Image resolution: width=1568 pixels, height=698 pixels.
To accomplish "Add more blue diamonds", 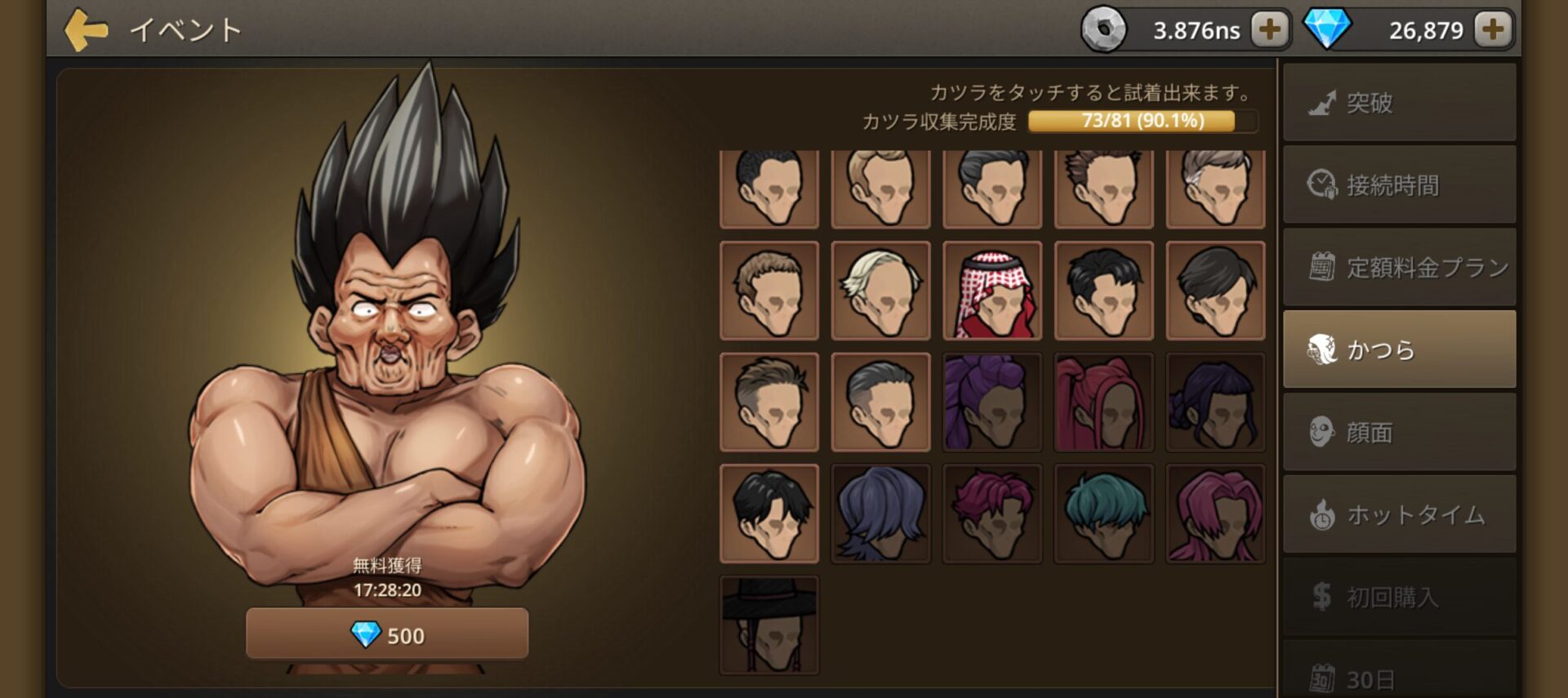I will [1492, 30].
